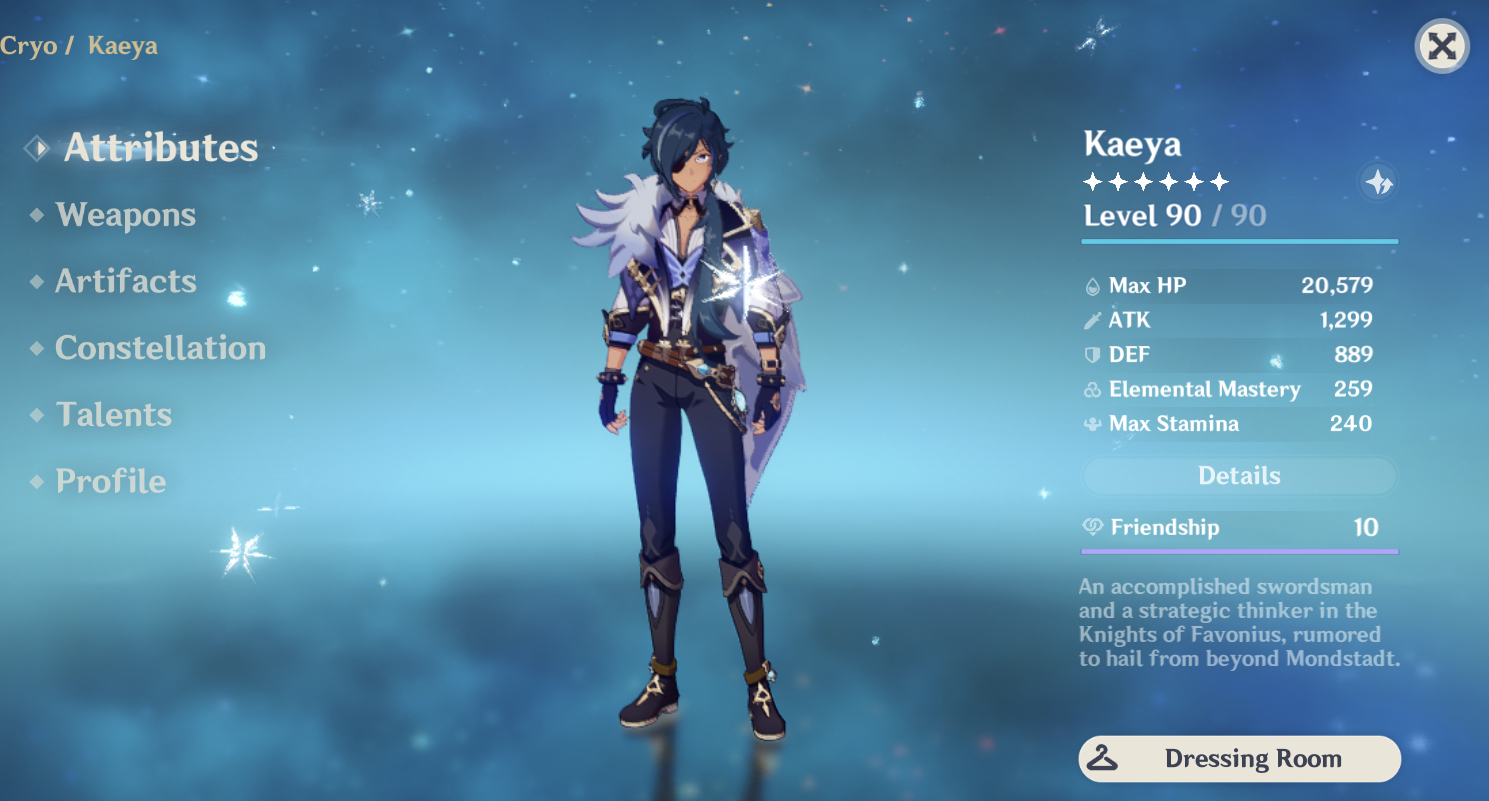
Task: Select the DEF shield icon
Action: pos(1093,354)
